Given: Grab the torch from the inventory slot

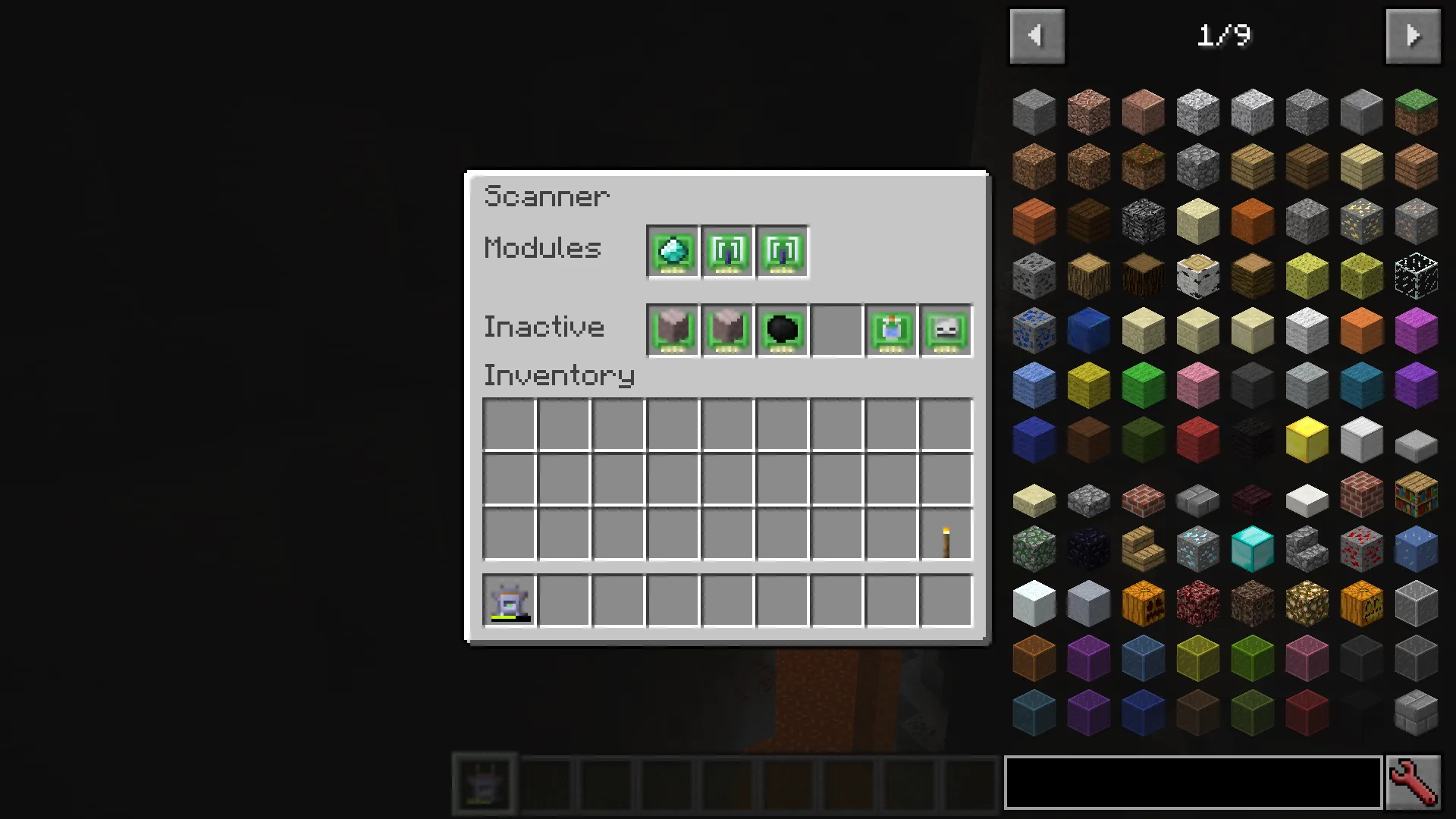Looking at the screenshot, I should [945, 535].
